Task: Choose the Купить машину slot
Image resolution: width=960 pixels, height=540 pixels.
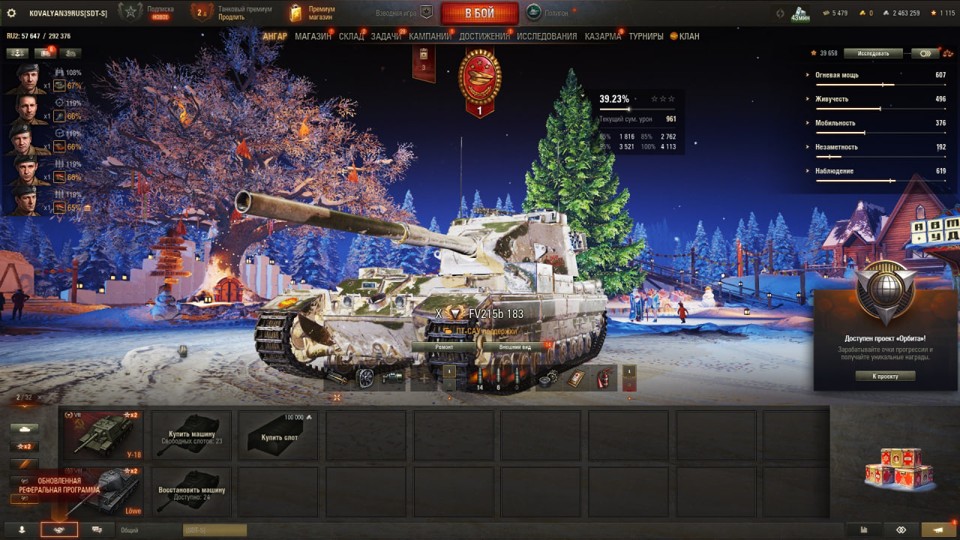Action: point(190,435)
